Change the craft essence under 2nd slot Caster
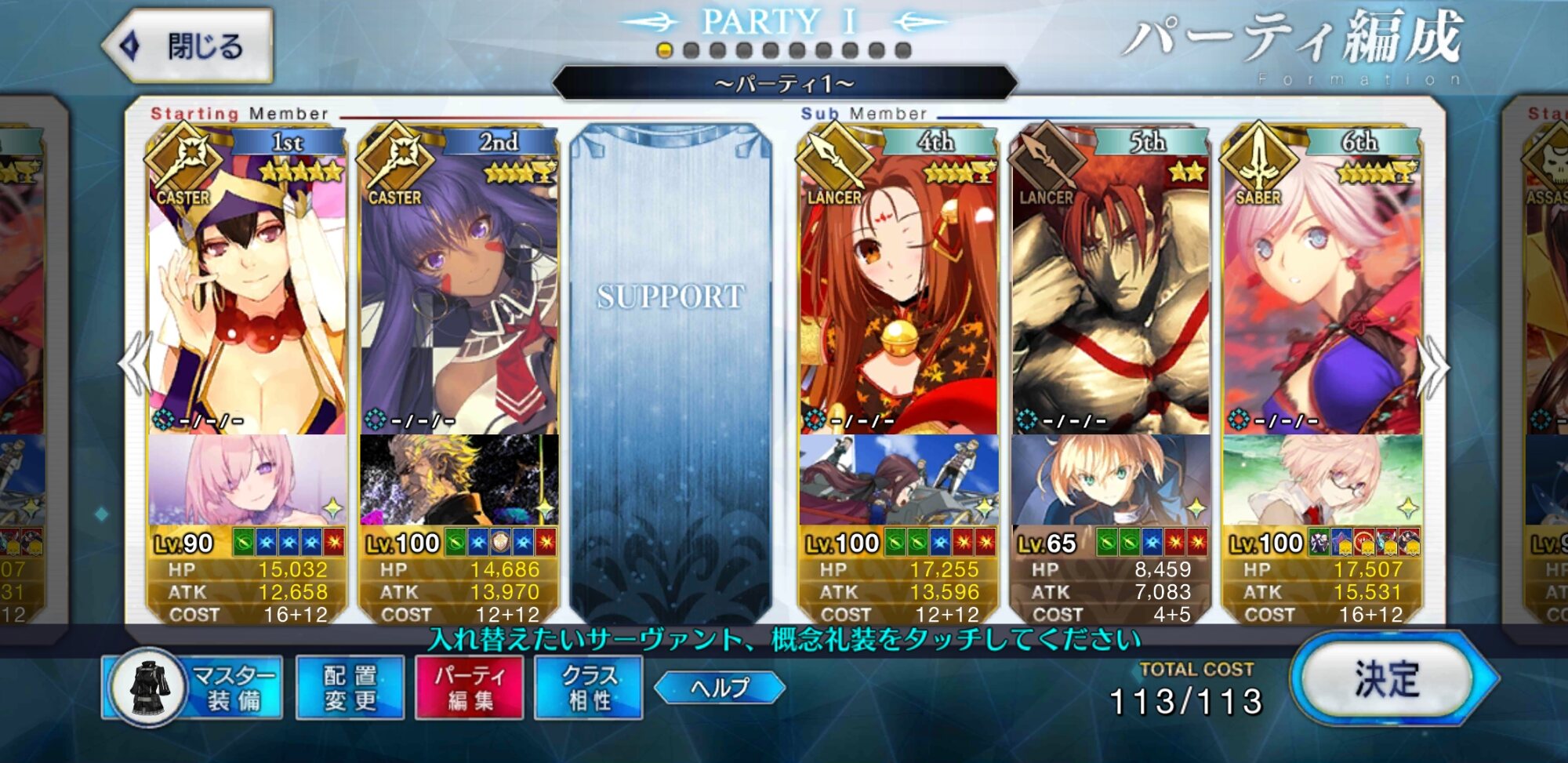The image size is (1568, 763). tap(459, 480)
